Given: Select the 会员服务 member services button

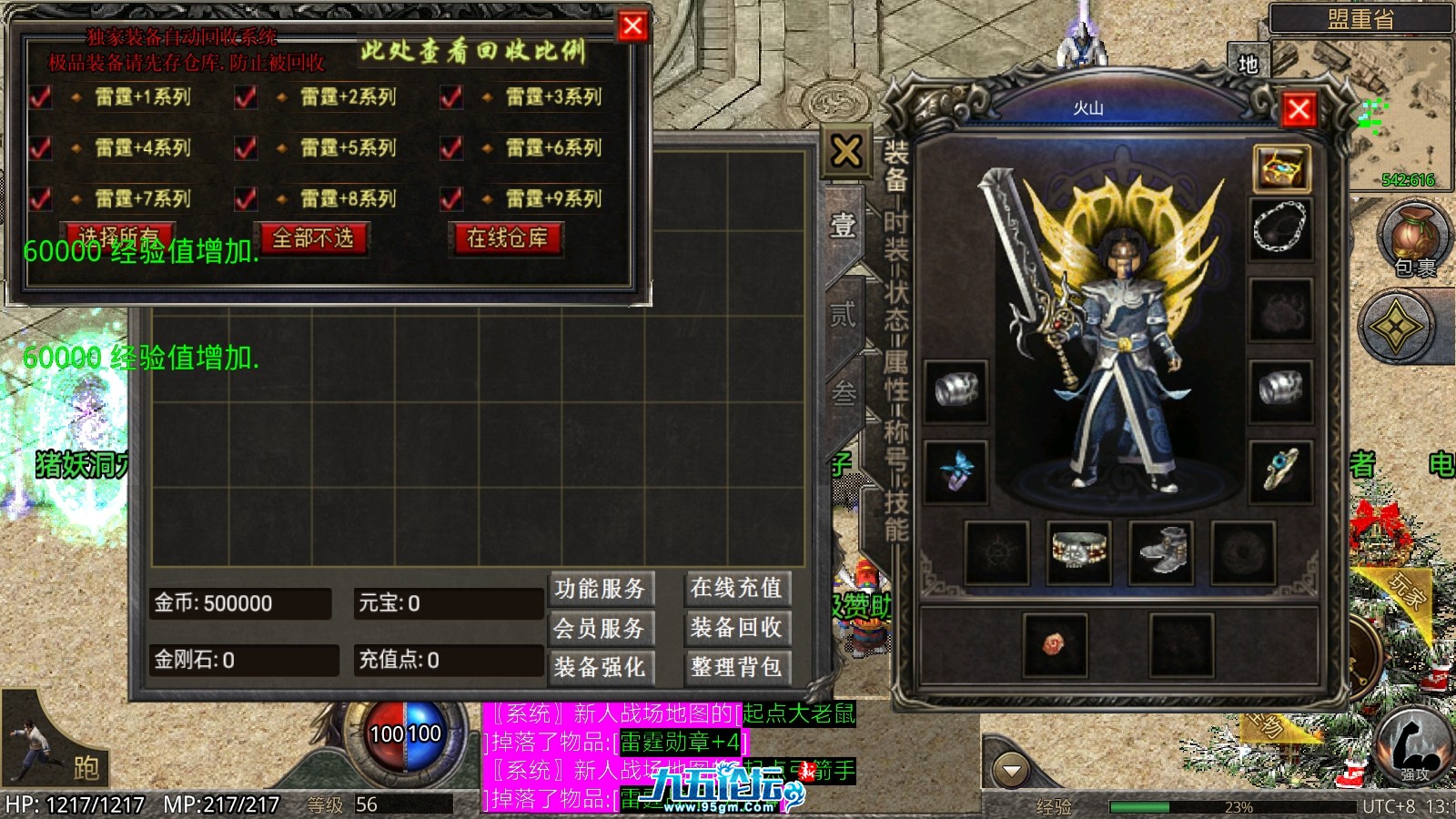Looking at the screenshot, I should pyautogui.click(x=600, y=628).
